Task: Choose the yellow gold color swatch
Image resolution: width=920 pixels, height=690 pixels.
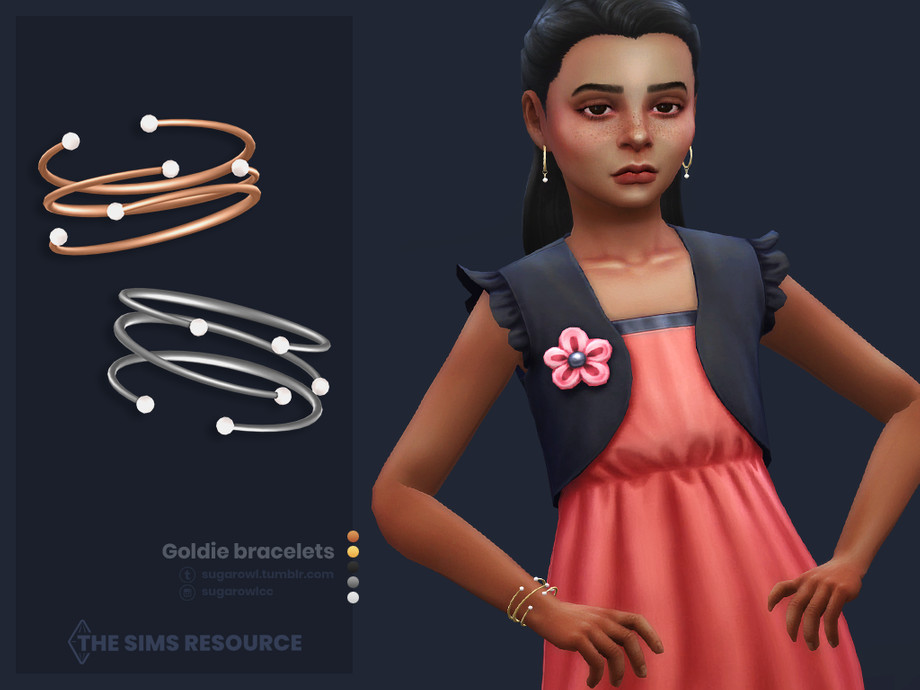Action: point(352,551)
